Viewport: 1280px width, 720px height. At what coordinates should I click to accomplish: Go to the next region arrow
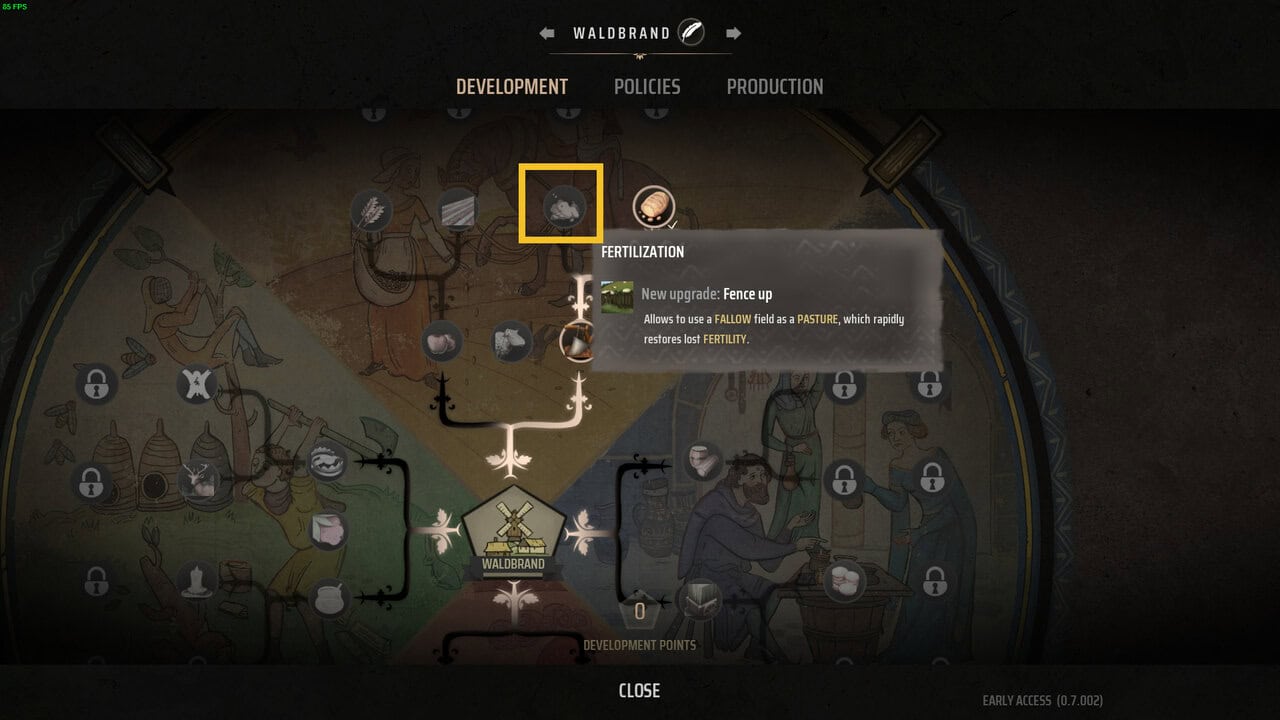[x=734, y=33]
